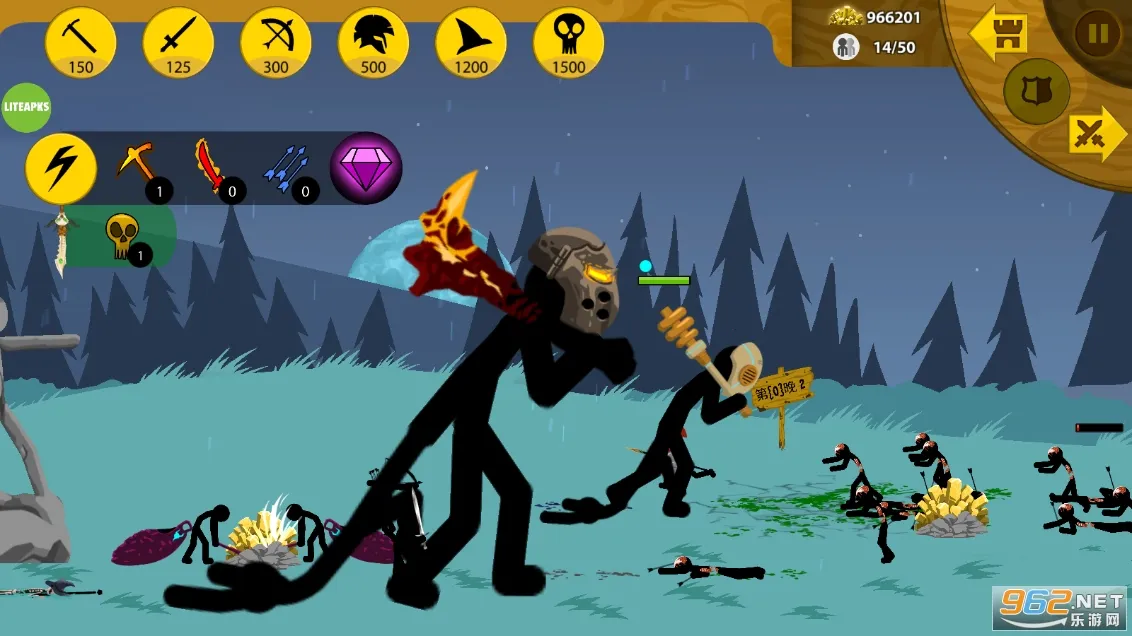The height and width of the screenshot is (636, 1132).
Task: Command the army to defend with shield
Action: (x=1036, y=92)
